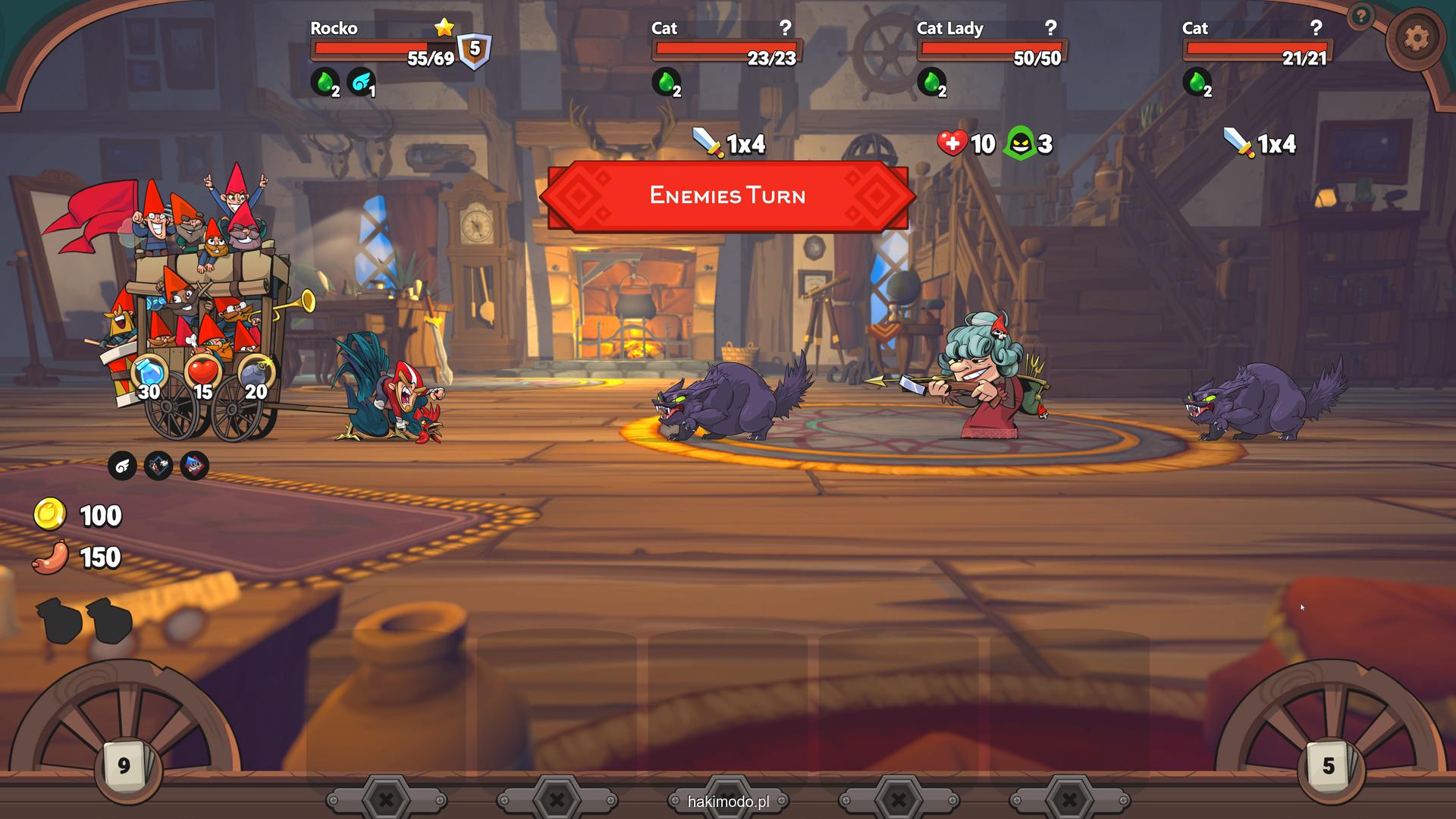This screenshot has width=1456, height=819.
Task: Click the sausage resource icon
Action: (x=50, y=557)
